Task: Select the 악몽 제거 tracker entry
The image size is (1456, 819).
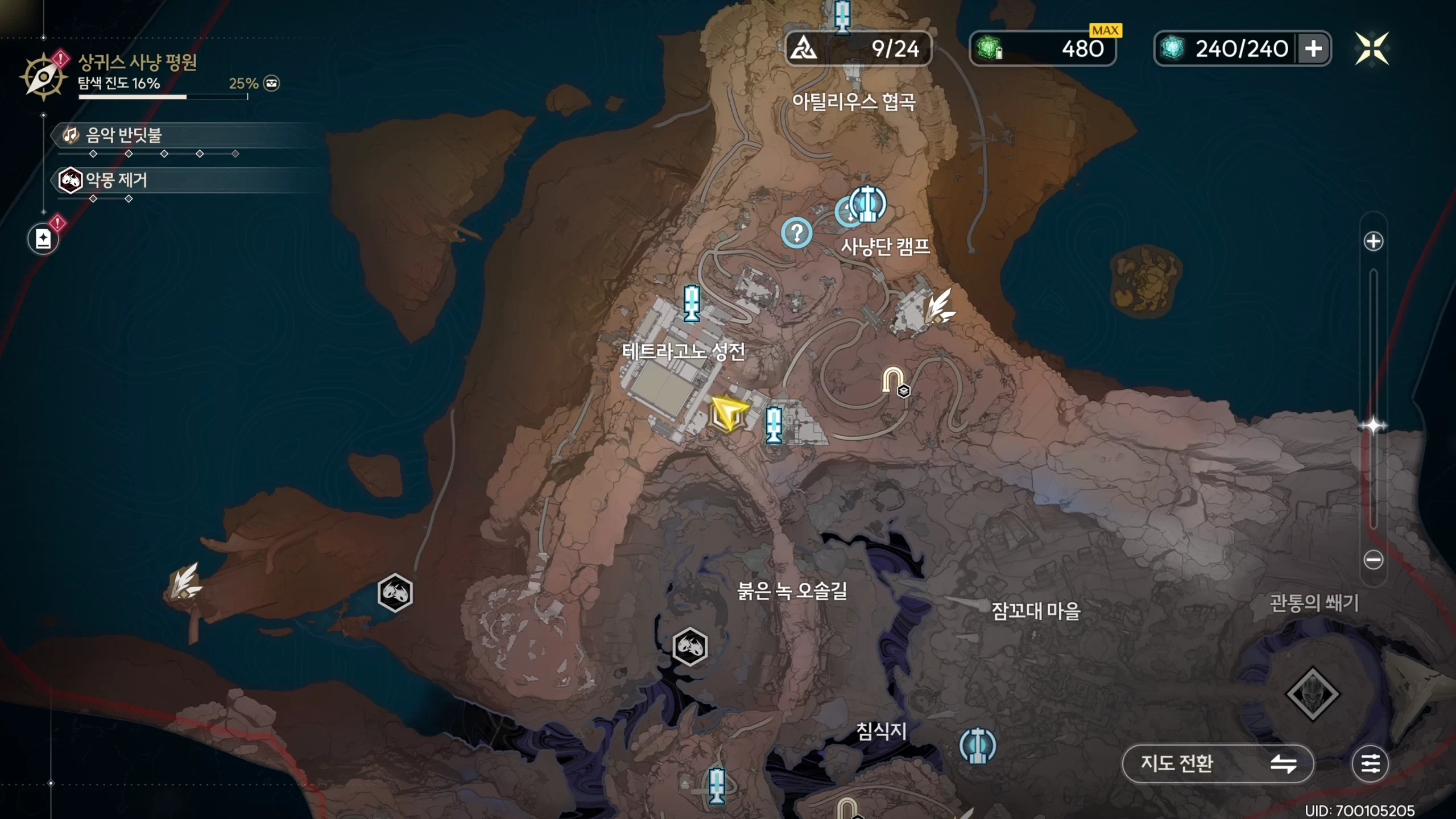Action: tap(116, 180)
